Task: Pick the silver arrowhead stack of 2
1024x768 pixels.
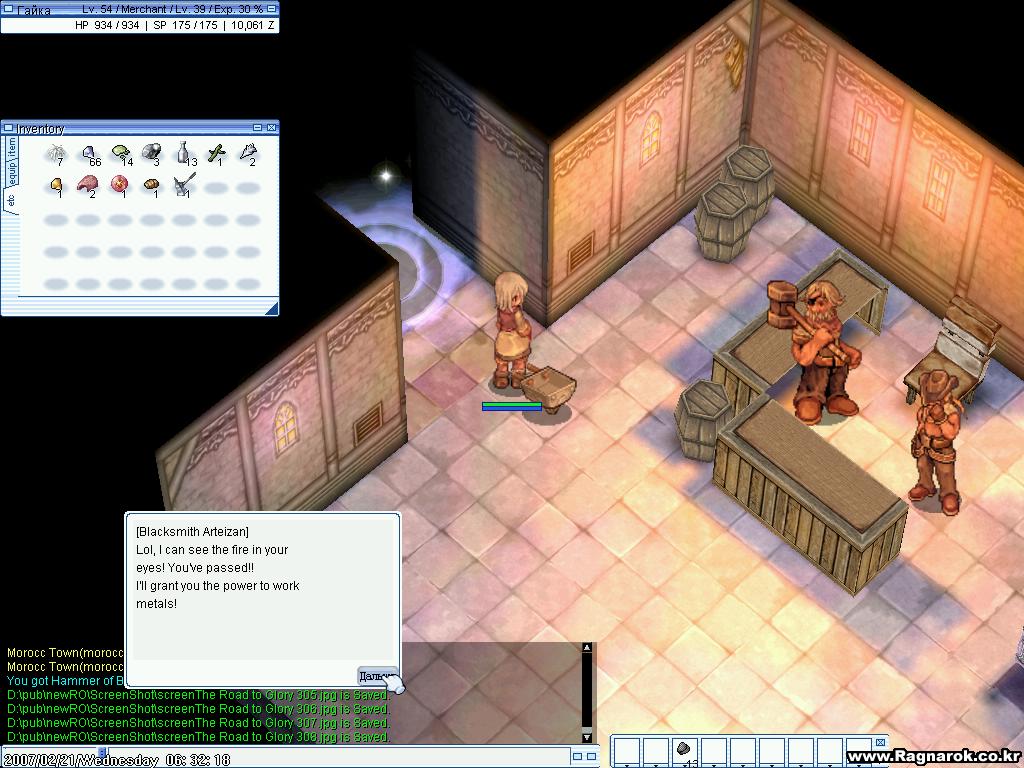Action: click(x=247, y=153)
